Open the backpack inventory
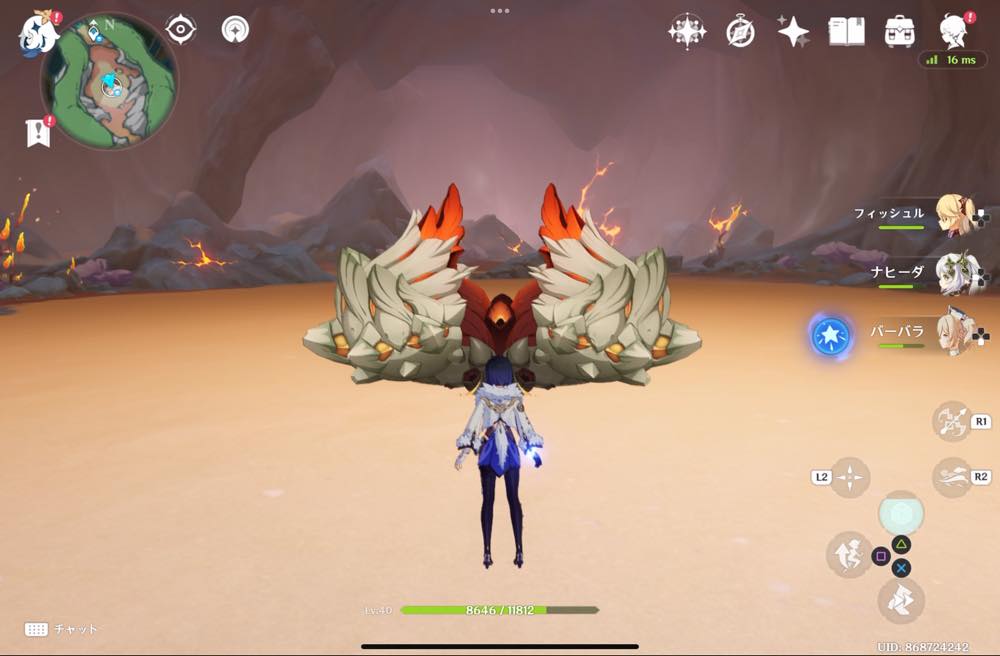This screenshot has height=656, width=1000. [x=900, y=32]
